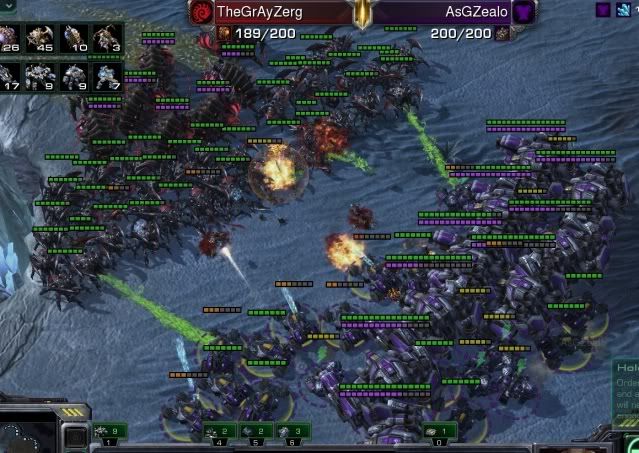
Task: Click the purple Protoss faction emblem
Action: [x=525, y=12]
